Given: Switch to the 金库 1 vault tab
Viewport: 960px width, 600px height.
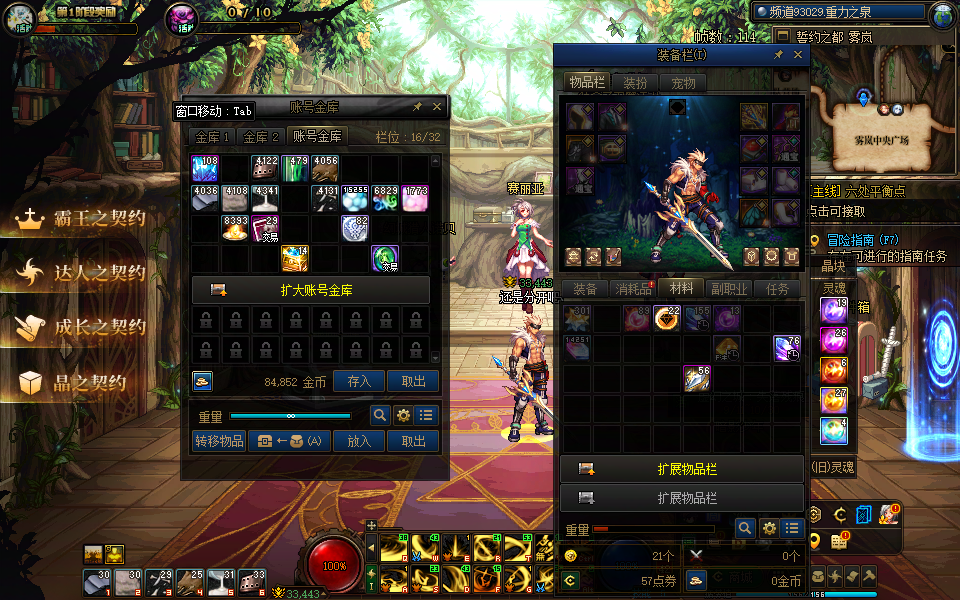Looking at the screenshot, I should tap(212, 137).
